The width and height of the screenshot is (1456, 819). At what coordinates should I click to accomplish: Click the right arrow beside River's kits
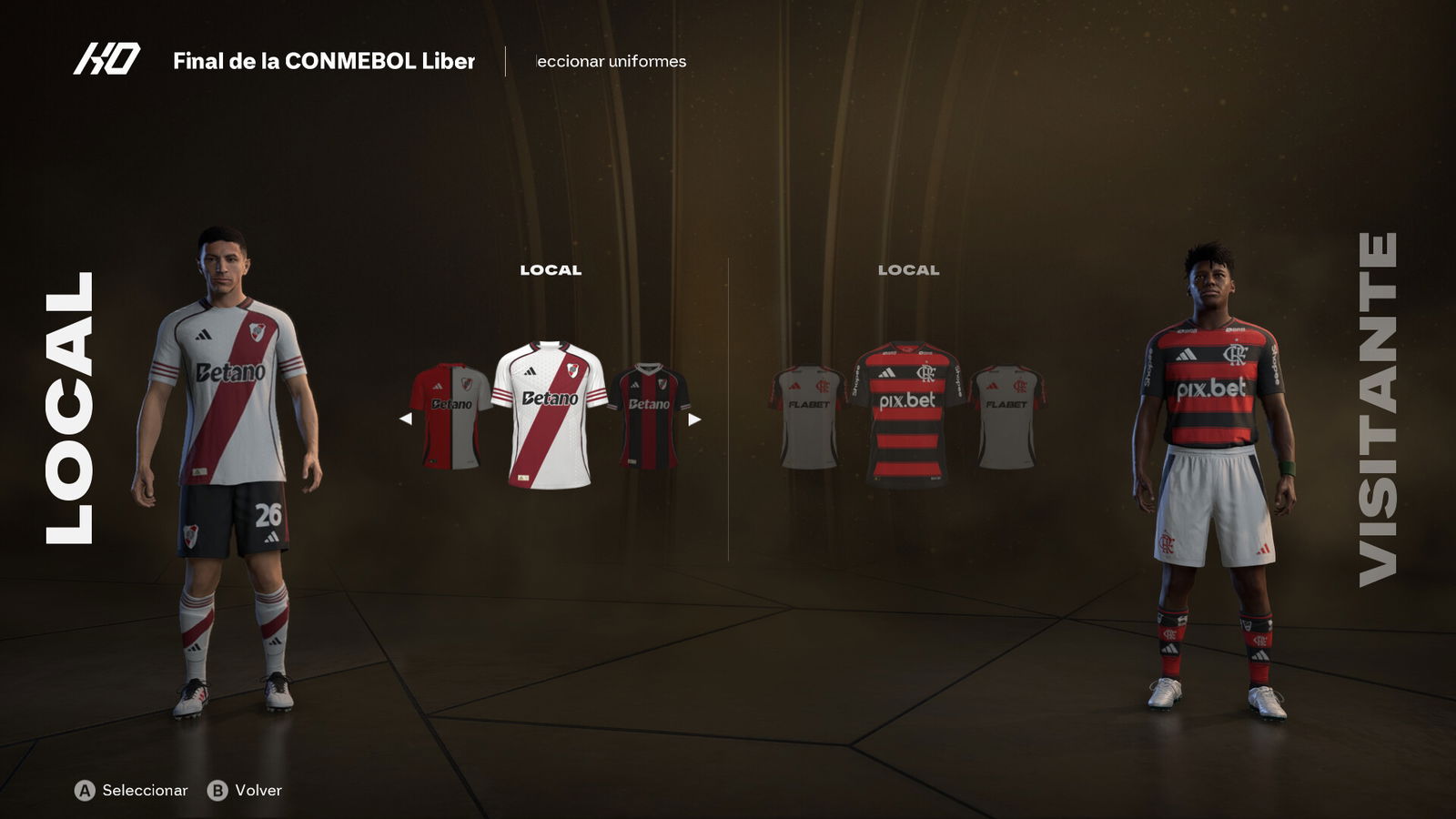click(694, 419)
